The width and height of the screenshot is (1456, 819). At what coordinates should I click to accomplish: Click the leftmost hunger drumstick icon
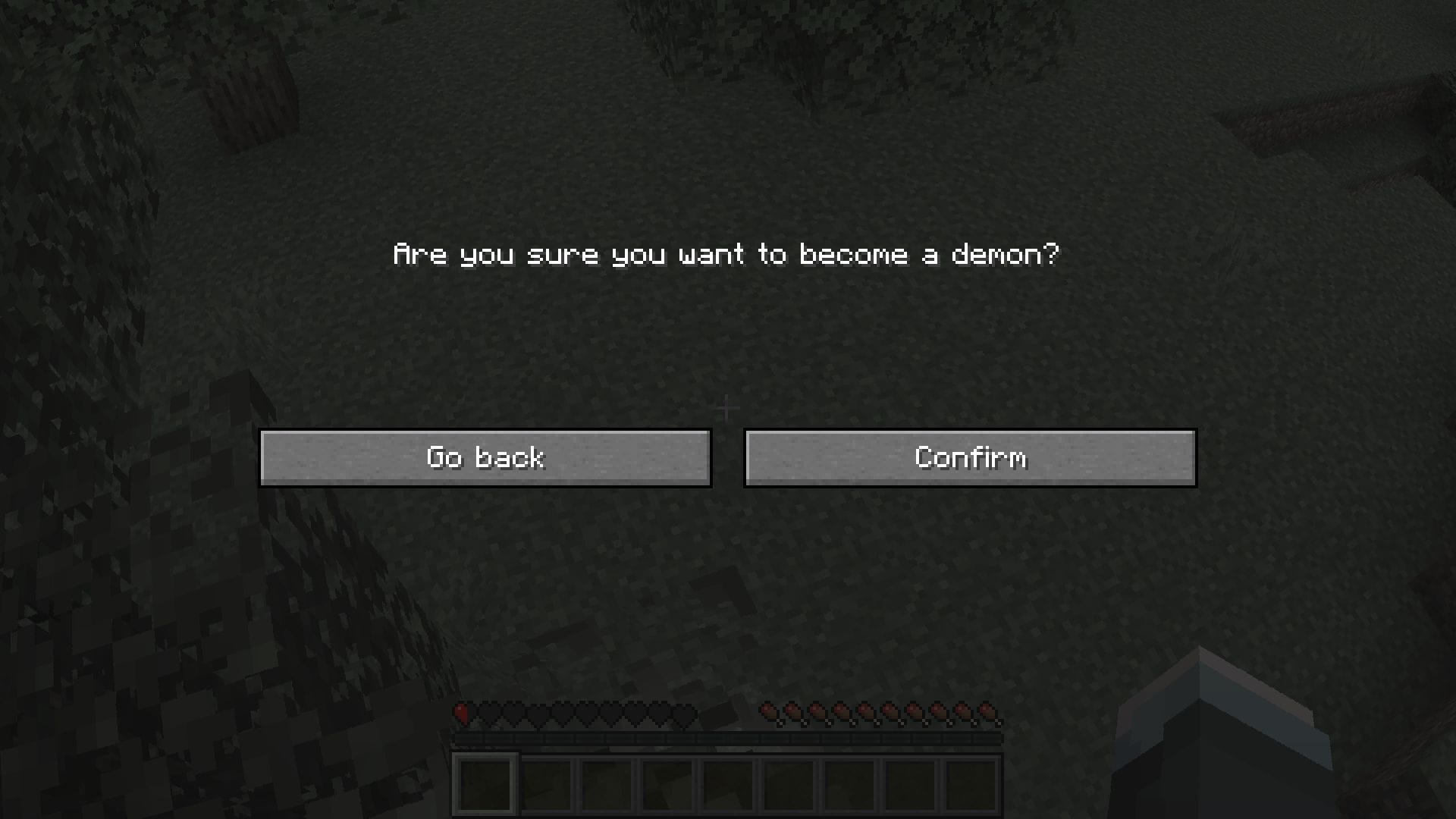[767, 711]
